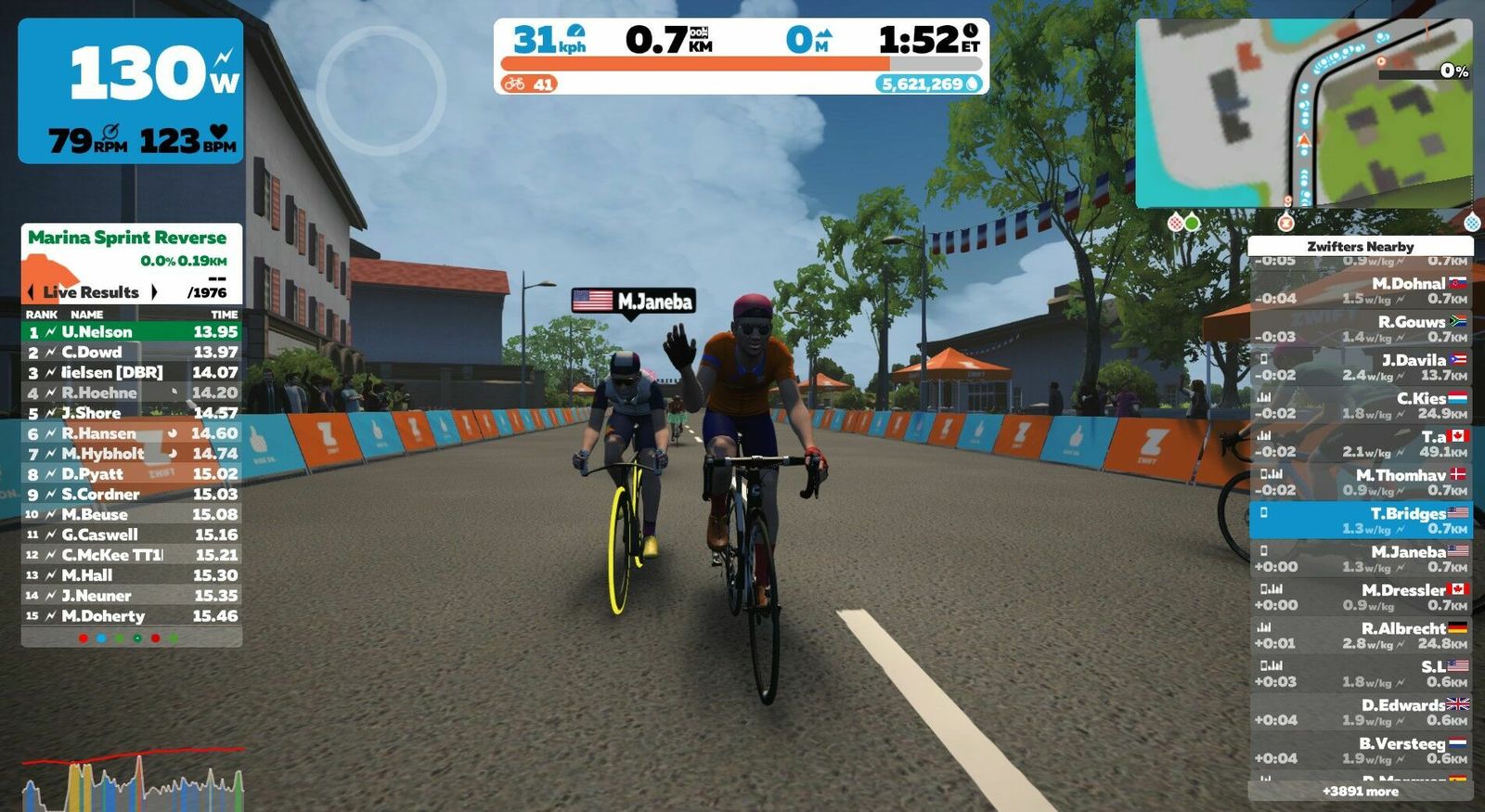Switch Live Results with the left arrow
Image resolution: width=1485 pixels, height=812 pixels.
click(x=32, y=292)
